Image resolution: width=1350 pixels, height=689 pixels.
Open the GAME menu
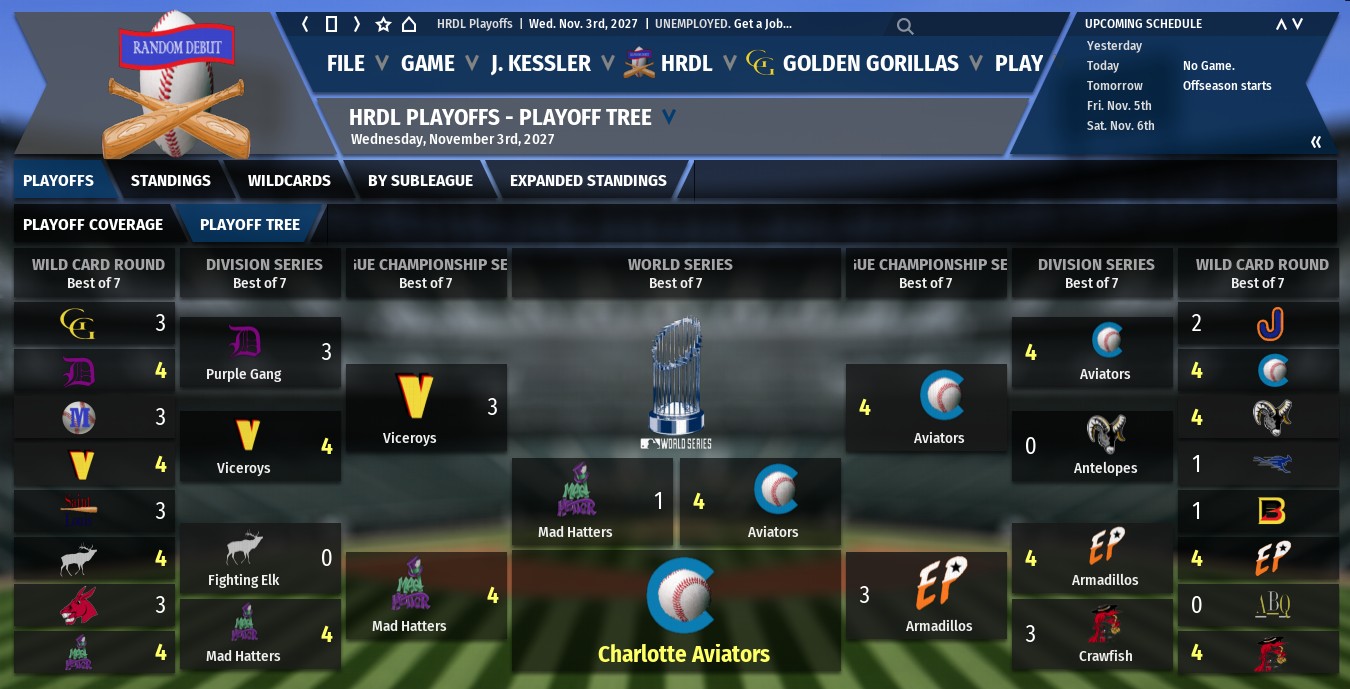pyautogui.click(x=428, y=63)
